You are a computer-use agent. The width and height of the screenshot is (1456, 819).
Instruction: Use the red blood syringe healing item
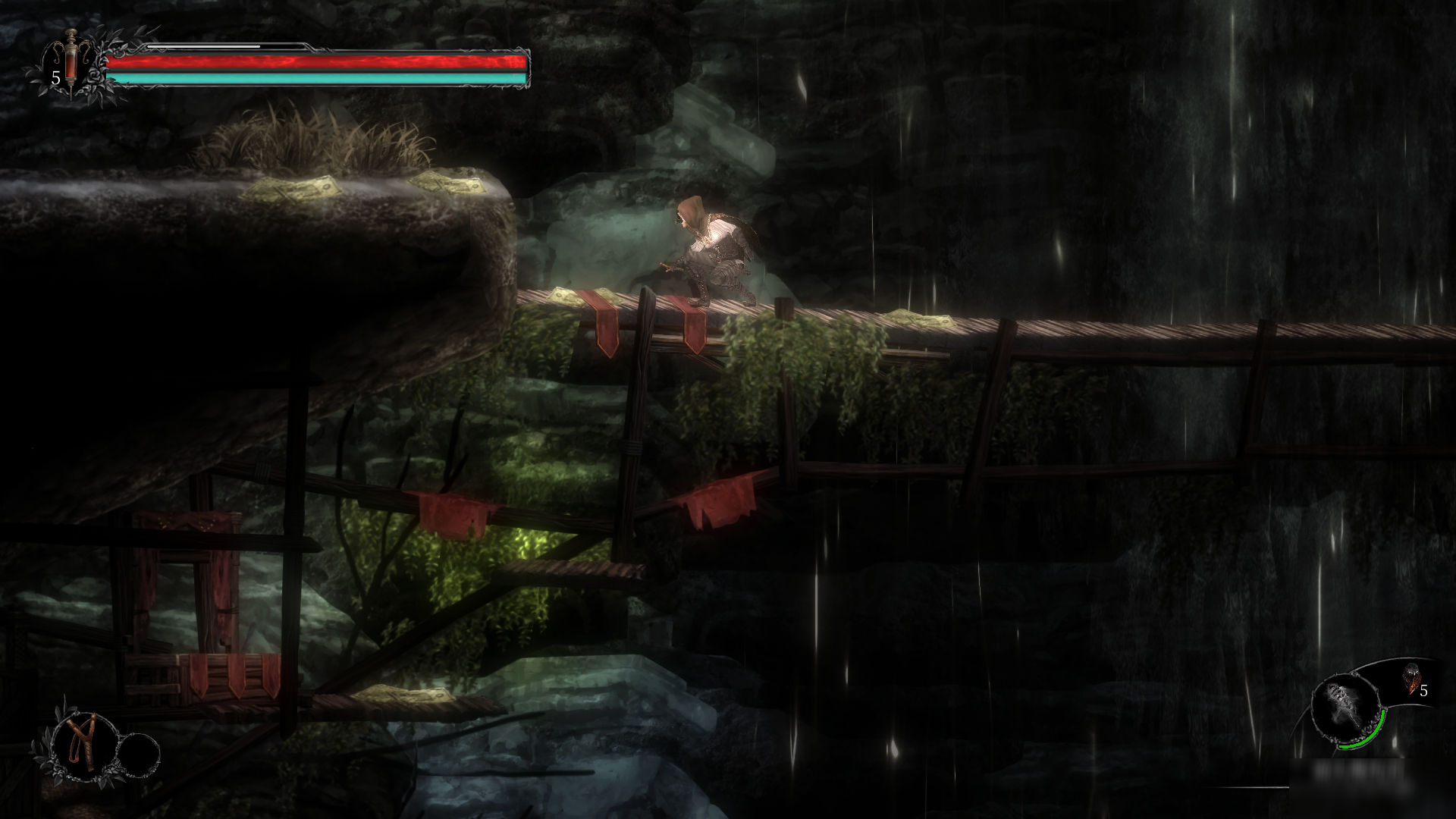pyautogui.click(x=71, y=62)
